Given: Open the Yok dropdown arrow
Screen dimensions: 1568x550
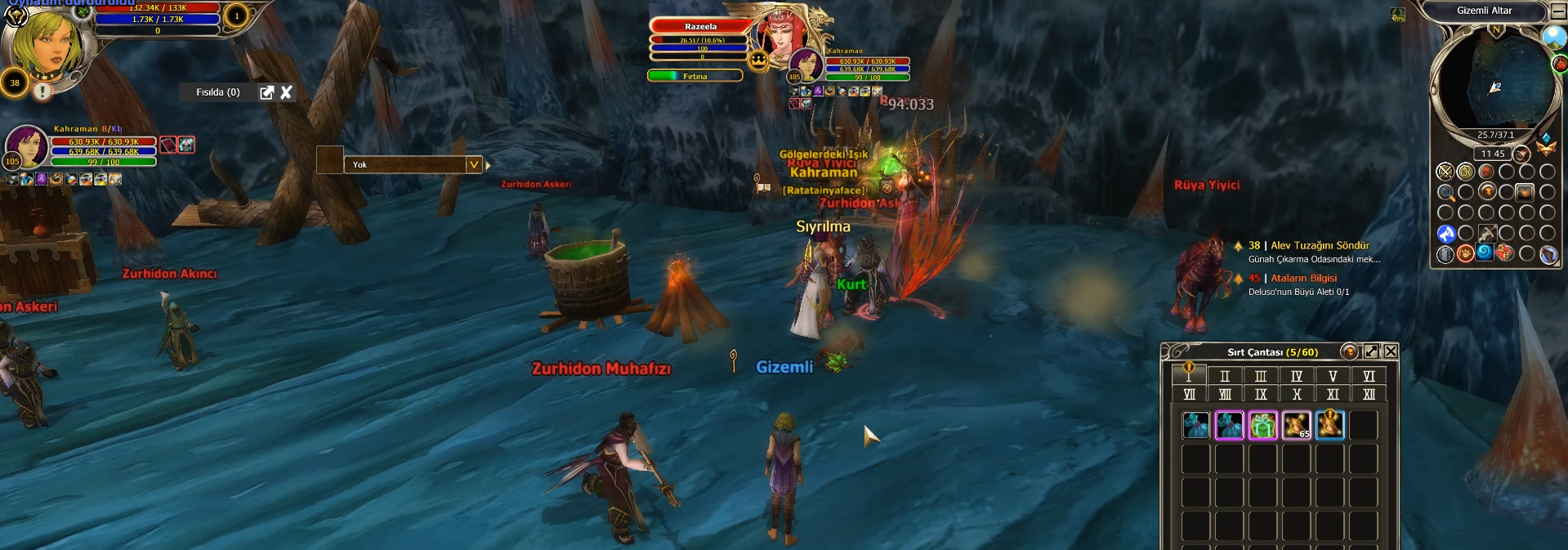Looking at the screenshot, I should click(x=473, y=164).
